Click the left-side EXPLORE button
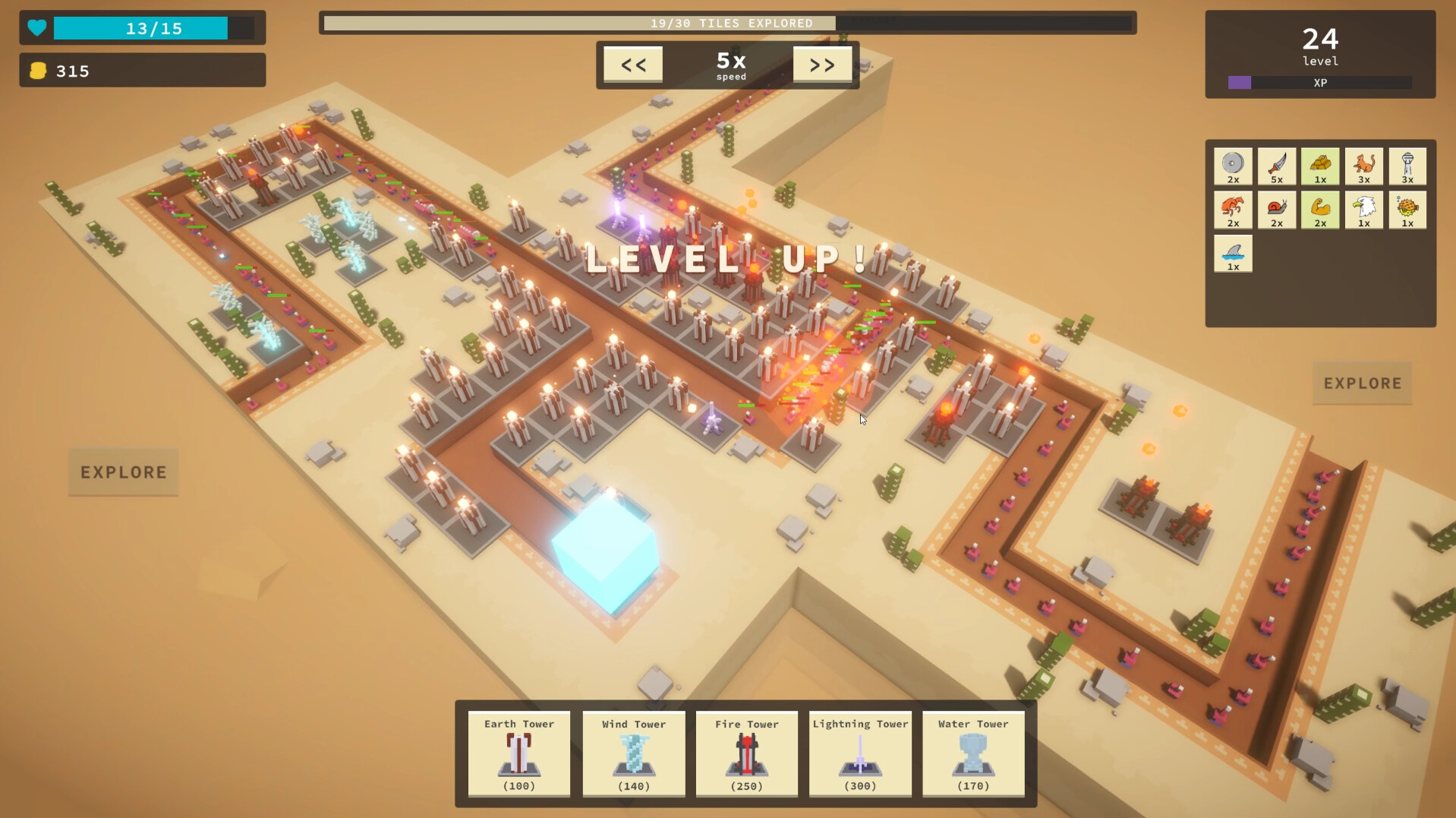The image size is (1456, 818). coord(122,472)
